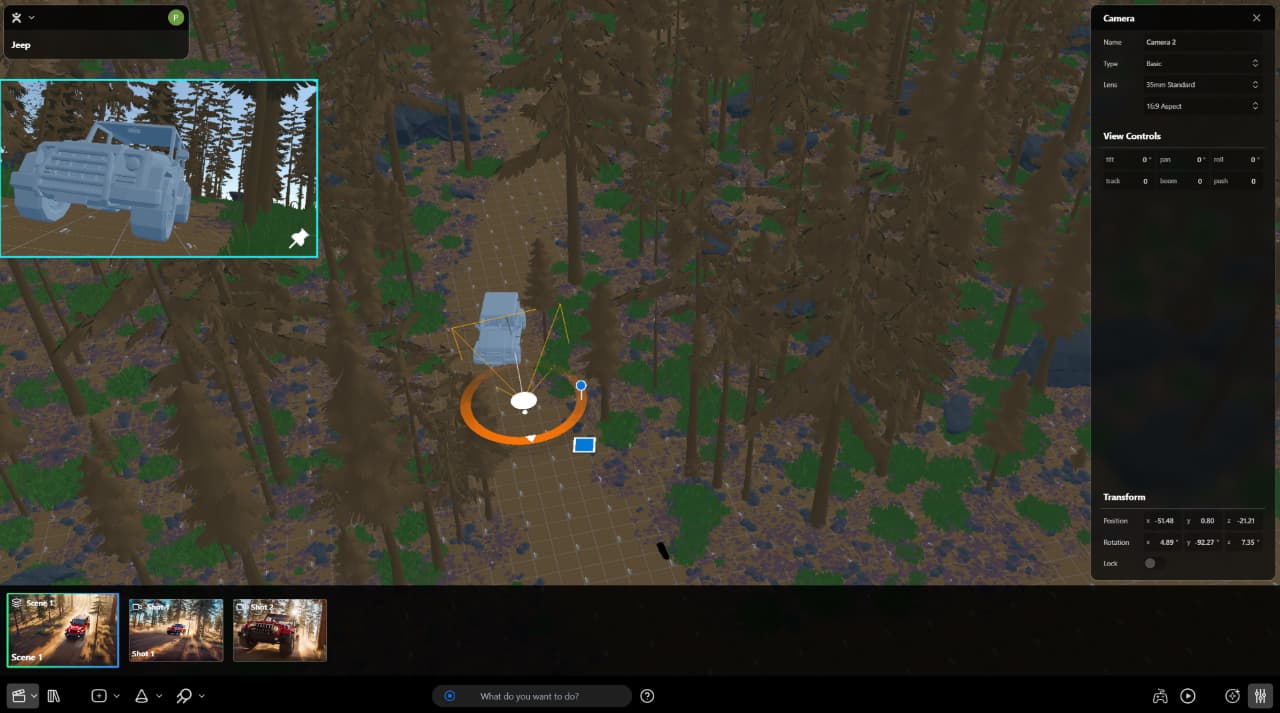Viewport: 1280px width, 713px height.
Task: Click the play button in the bottom toolbar
Action: pyautogui.click(x=1188, y=696)
